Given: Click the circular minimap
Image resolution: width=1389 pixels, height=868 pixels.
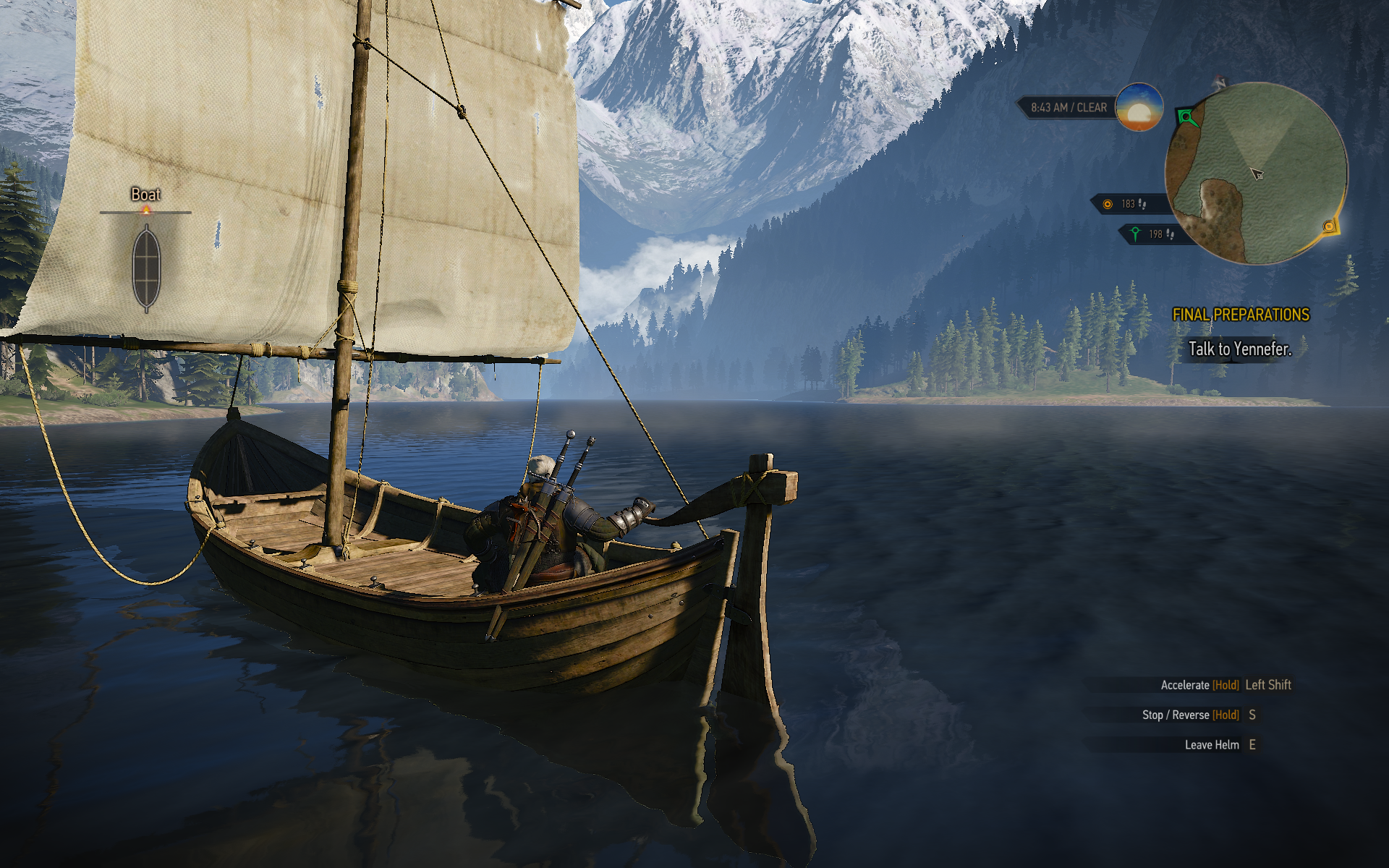Looking at the screenshot, I should [x=1256, y=174].
